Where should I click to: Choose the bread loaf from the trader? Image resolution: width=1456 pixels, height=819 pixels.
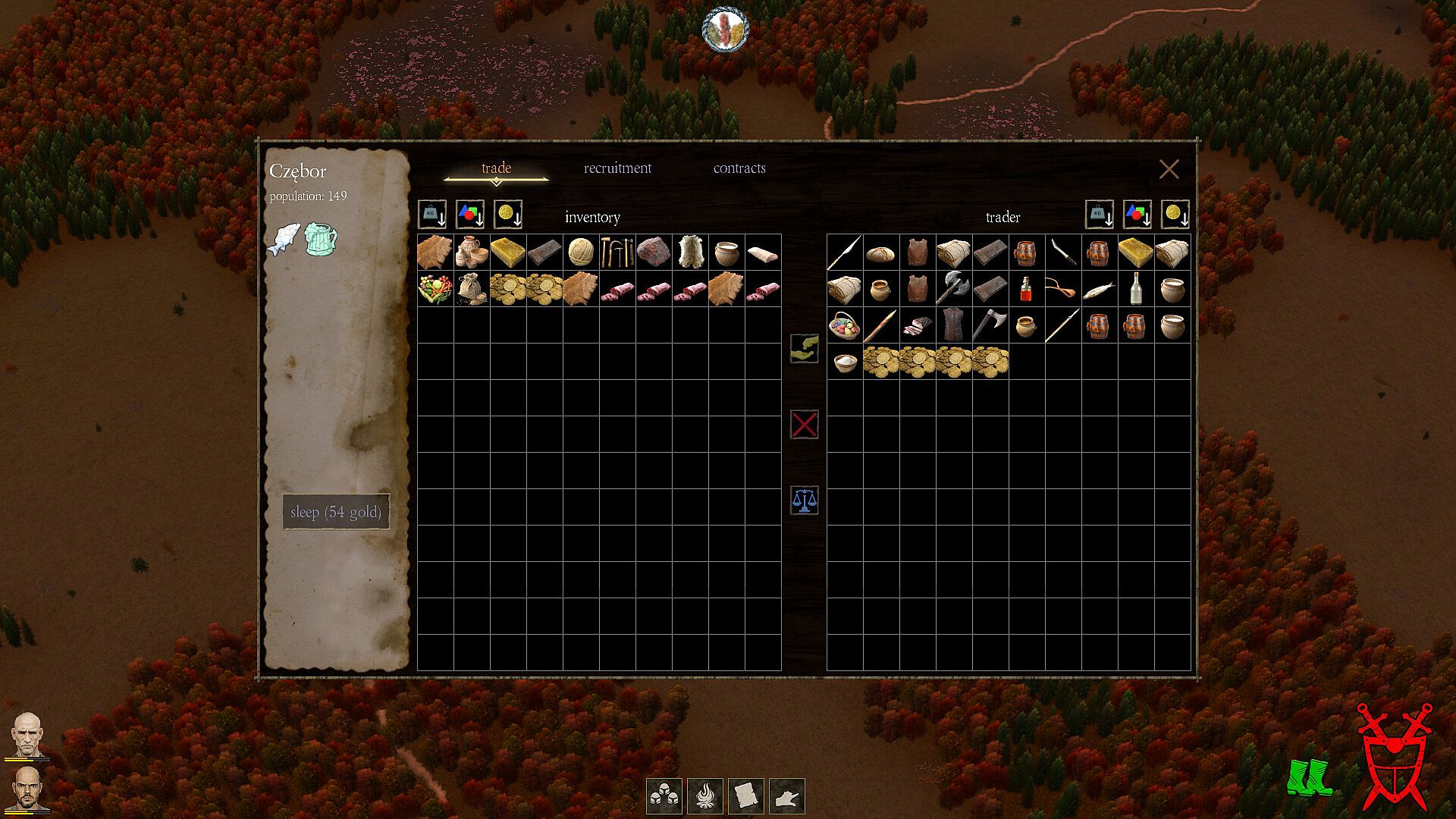pyautogui.click(x=881, y=253)
